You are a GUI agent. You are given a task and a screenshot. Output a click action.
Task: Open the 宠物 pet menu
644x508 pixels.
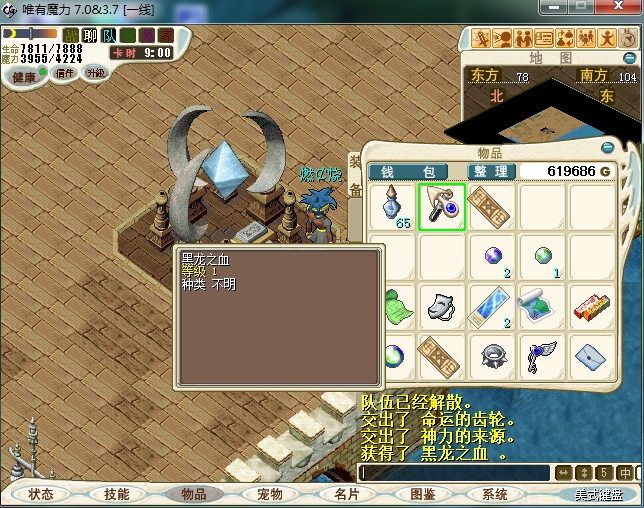(x=270, y=494)
